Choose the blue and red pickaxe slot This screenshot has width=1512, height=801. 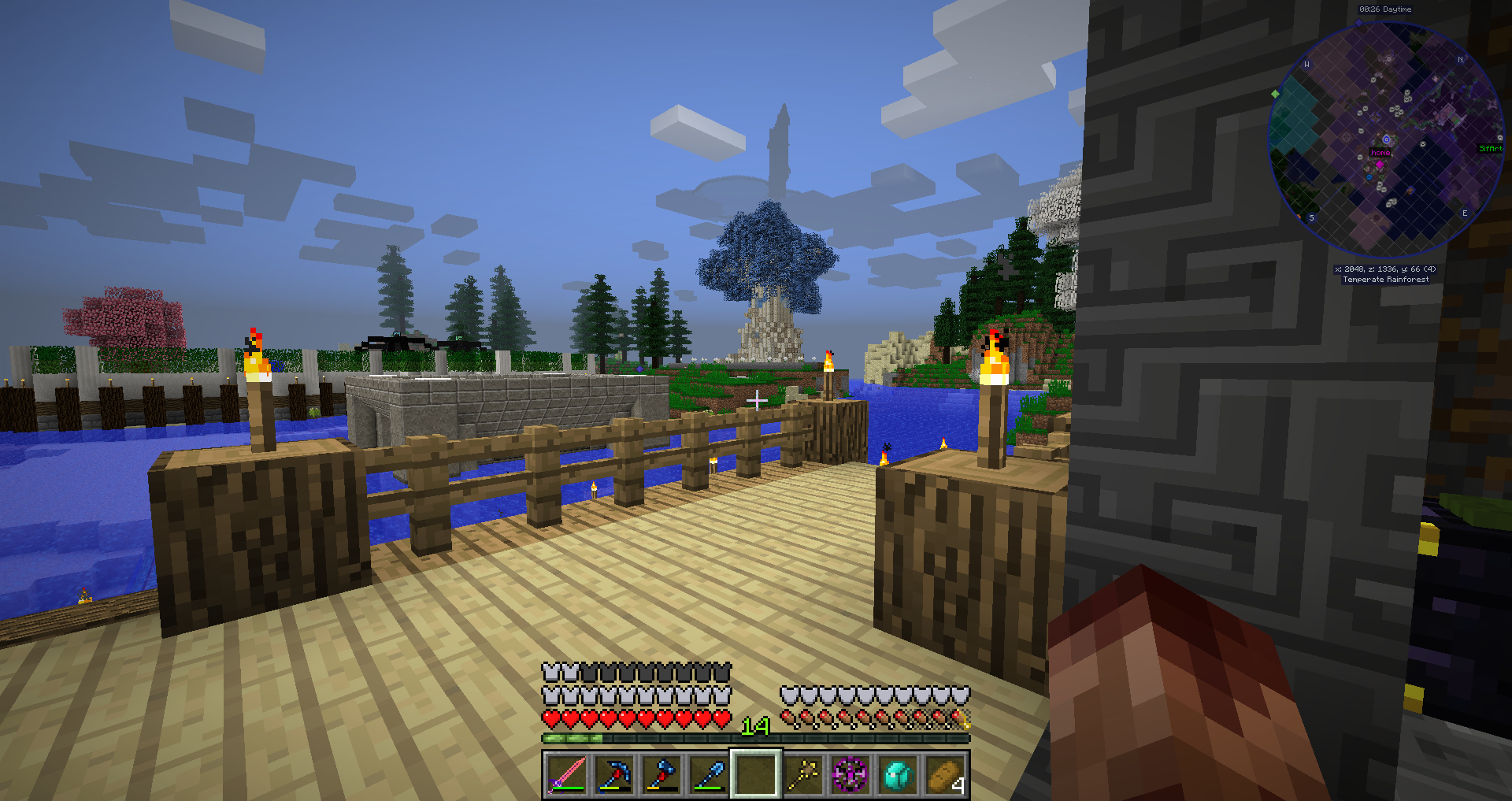pyautogui.click(x=613, y=774)
